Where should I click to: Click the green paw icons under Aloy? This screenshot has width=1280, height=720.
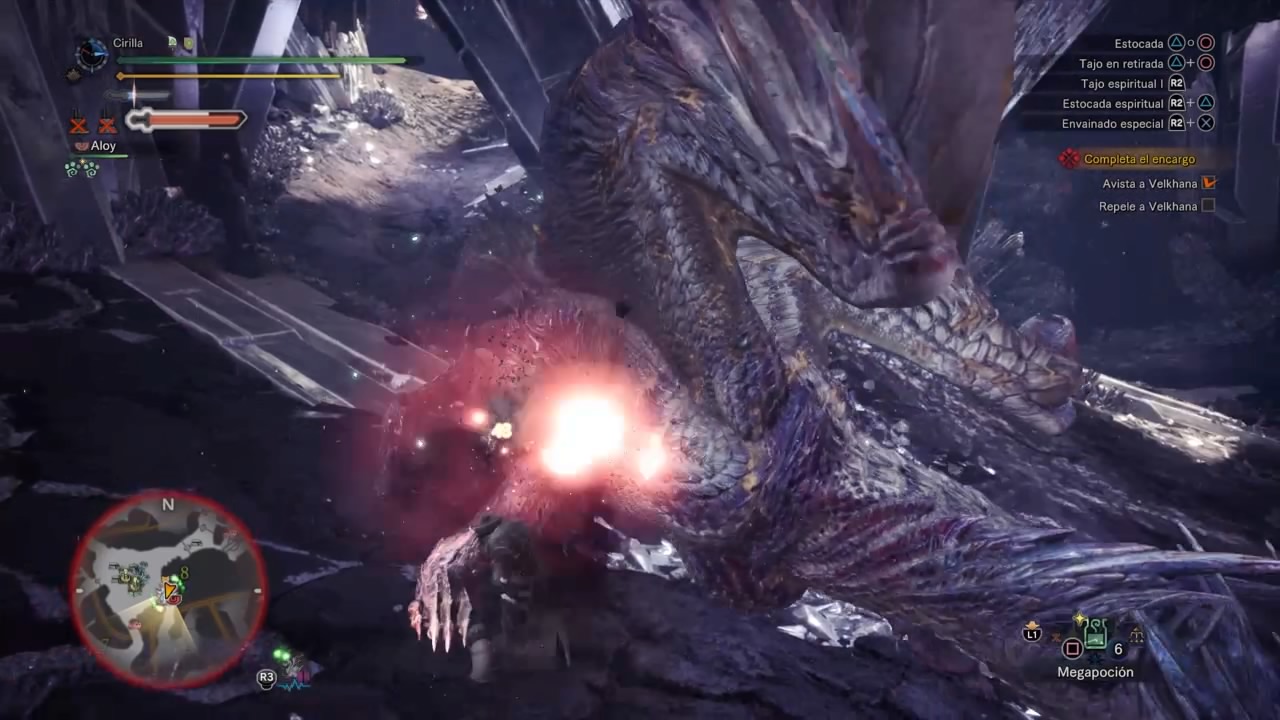point(81,169)
